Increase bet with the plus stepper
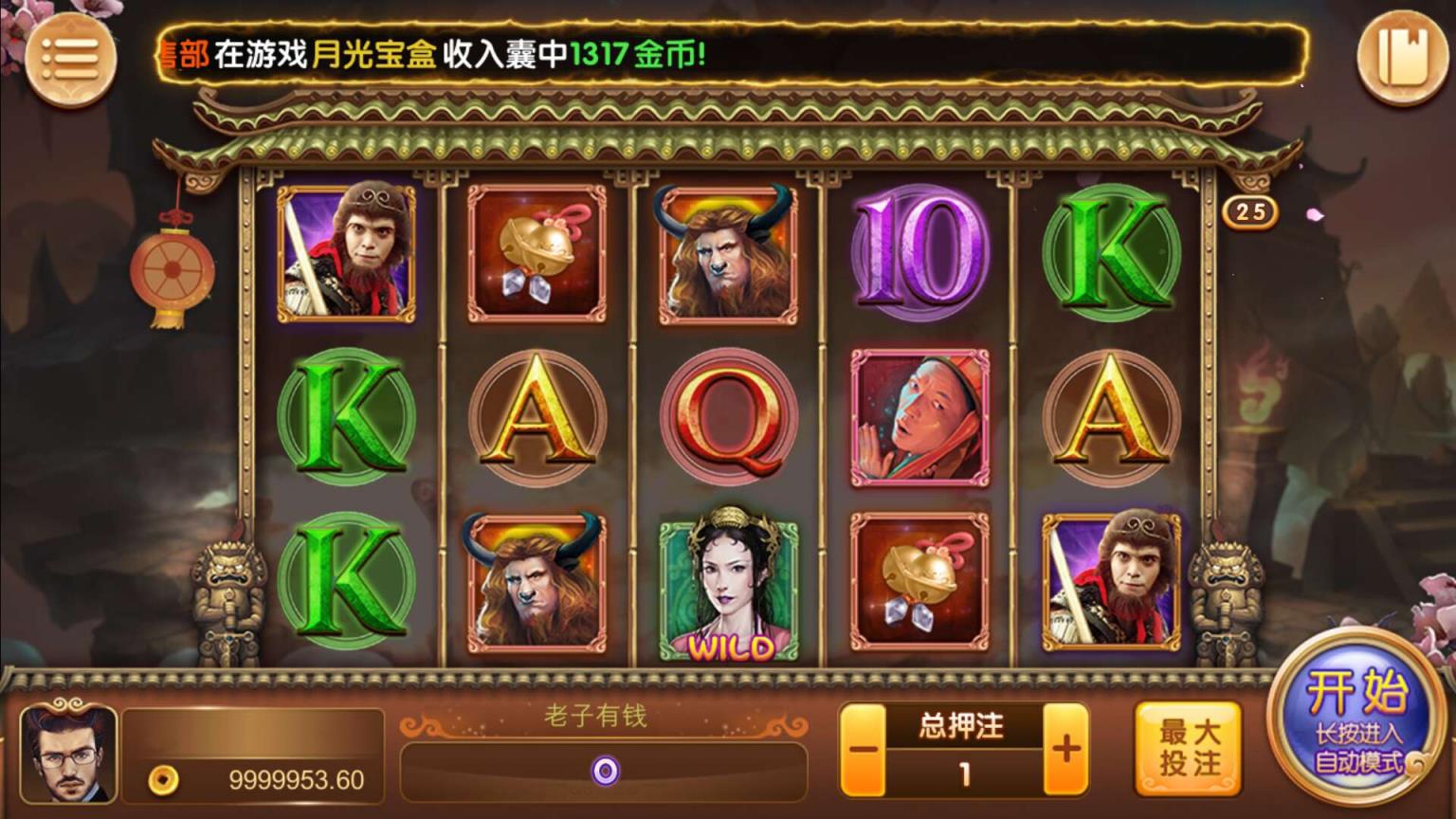Screen dimensions: 1456x819 [x=1066, y=748]
